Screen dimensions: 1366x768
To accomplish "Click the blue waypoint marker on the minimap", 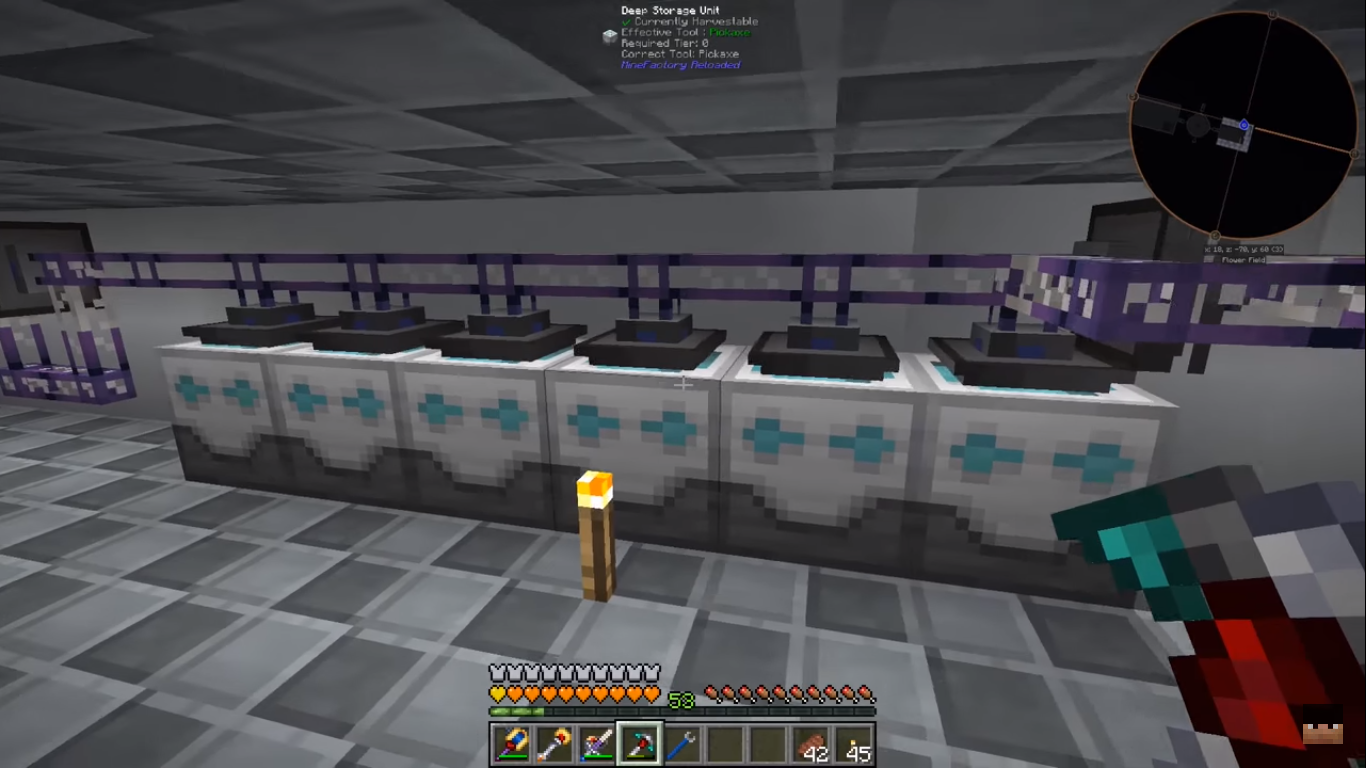I will tap(1243, 125).
